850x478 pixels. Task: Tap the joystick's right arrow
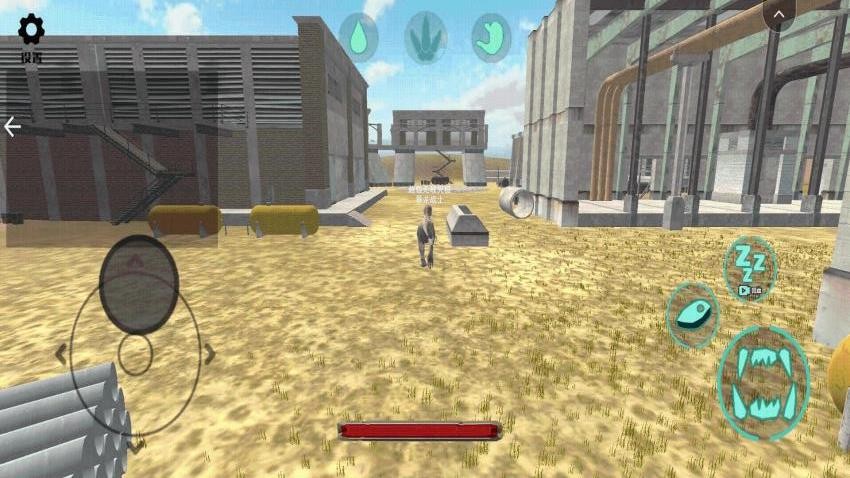(210, 353)
